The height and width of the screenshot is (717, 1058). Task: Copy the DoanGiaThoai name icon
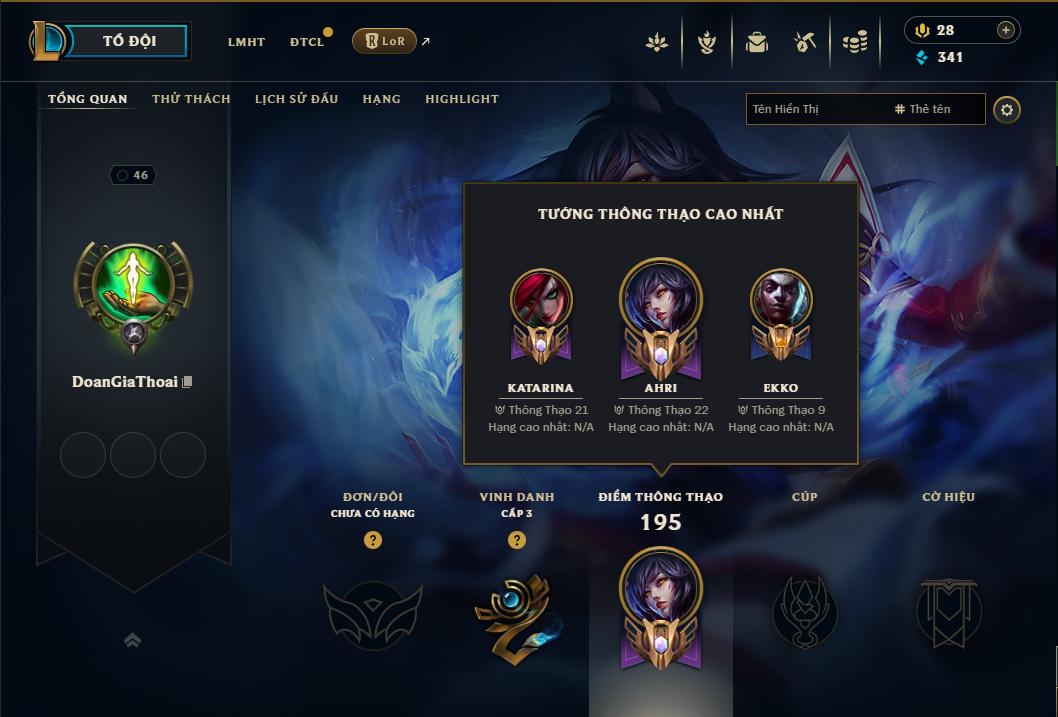click(x=187, y=382)
